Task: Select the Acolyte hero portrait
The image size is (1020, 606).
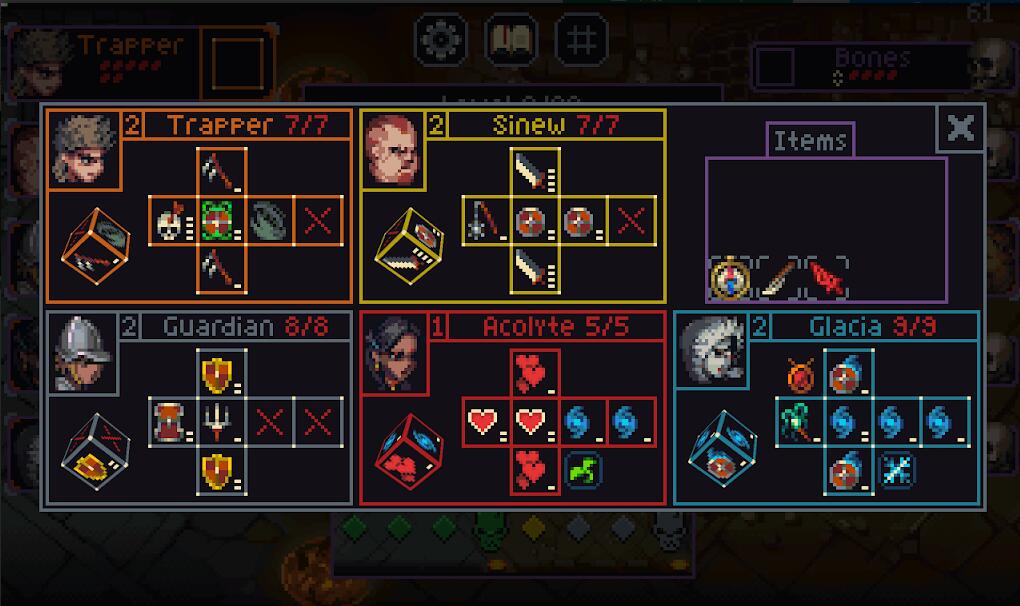Action: [393, 353]
